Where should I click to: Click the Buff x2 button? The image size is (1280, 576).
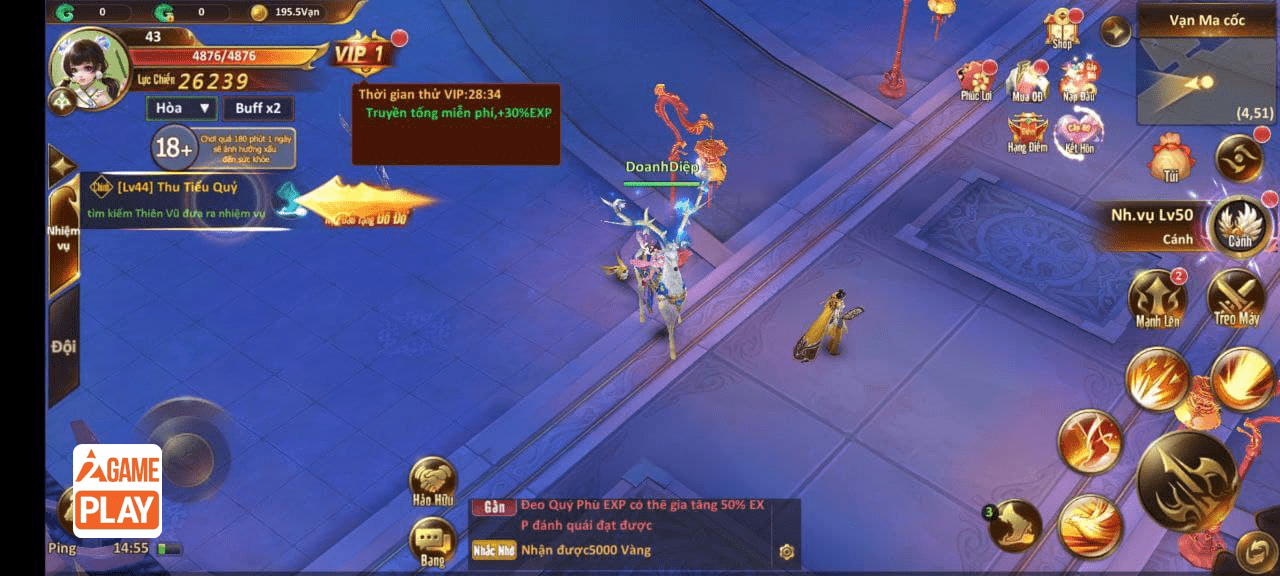click(x=258, y=108)
